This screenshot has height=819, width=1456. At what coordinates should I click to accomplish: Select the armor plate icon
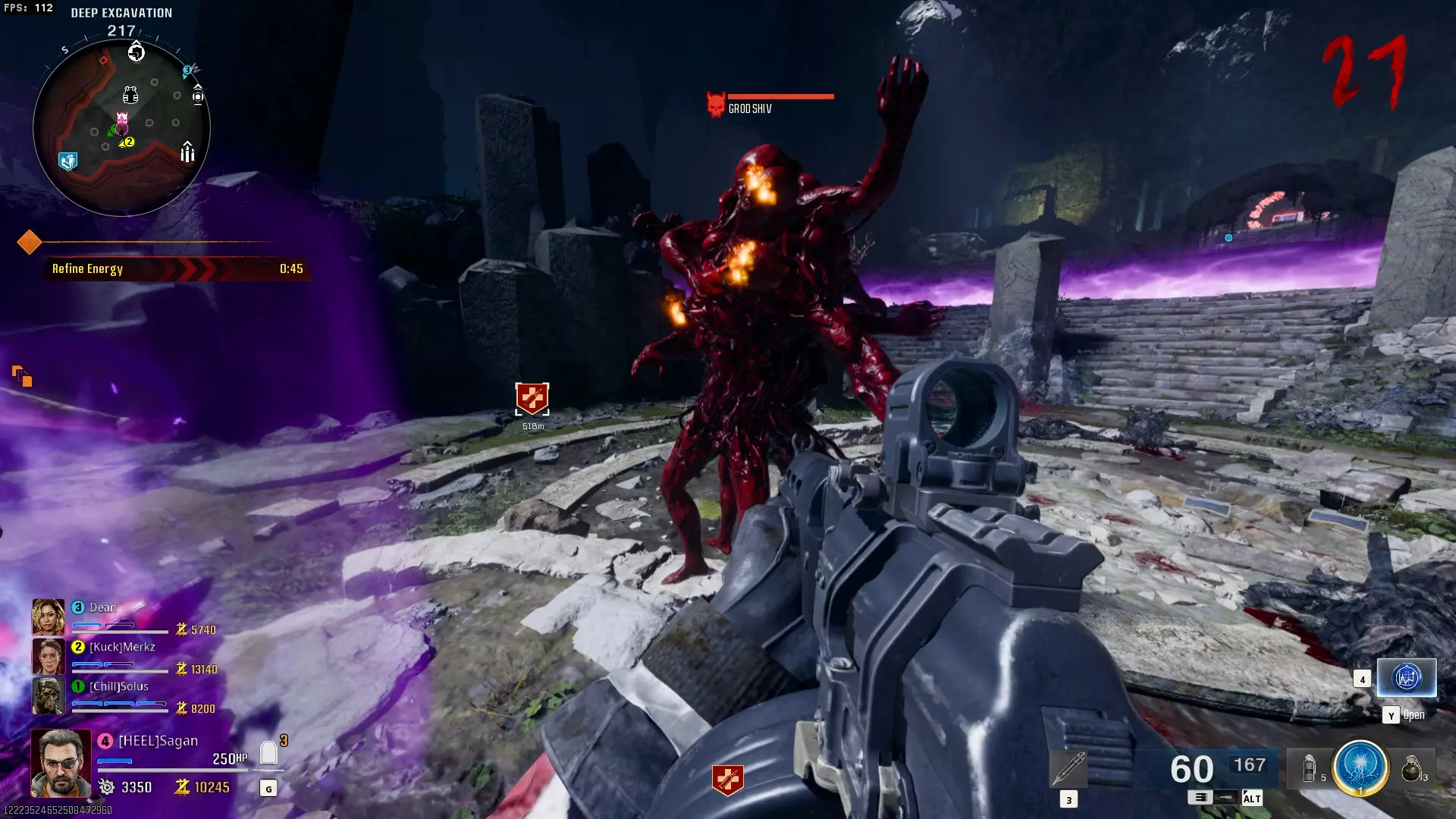pyautogui.click(x=268, y=752)
